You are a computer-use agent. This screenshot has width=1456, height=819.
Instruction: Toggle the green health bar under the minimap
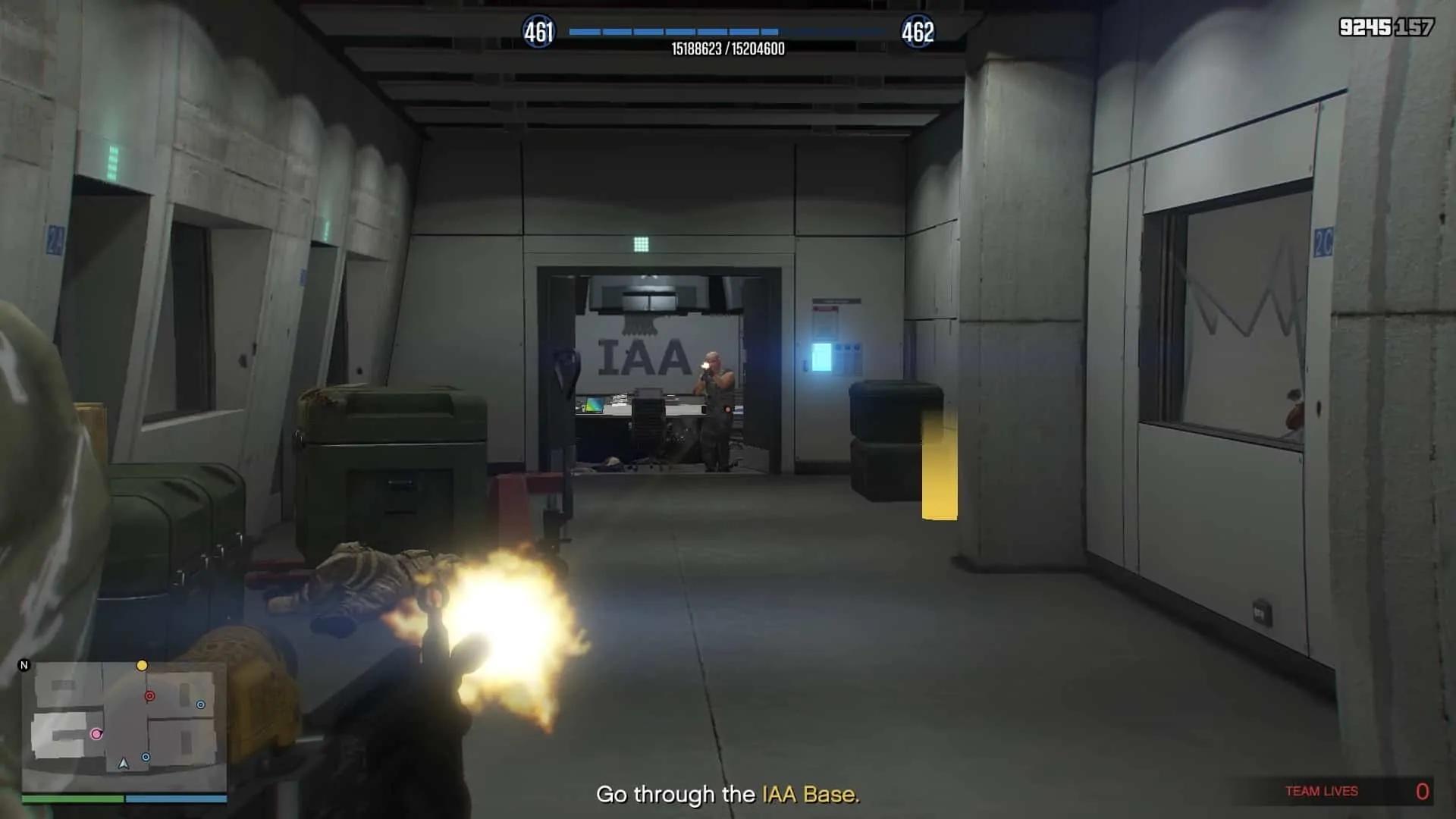[x=72, y=799]
